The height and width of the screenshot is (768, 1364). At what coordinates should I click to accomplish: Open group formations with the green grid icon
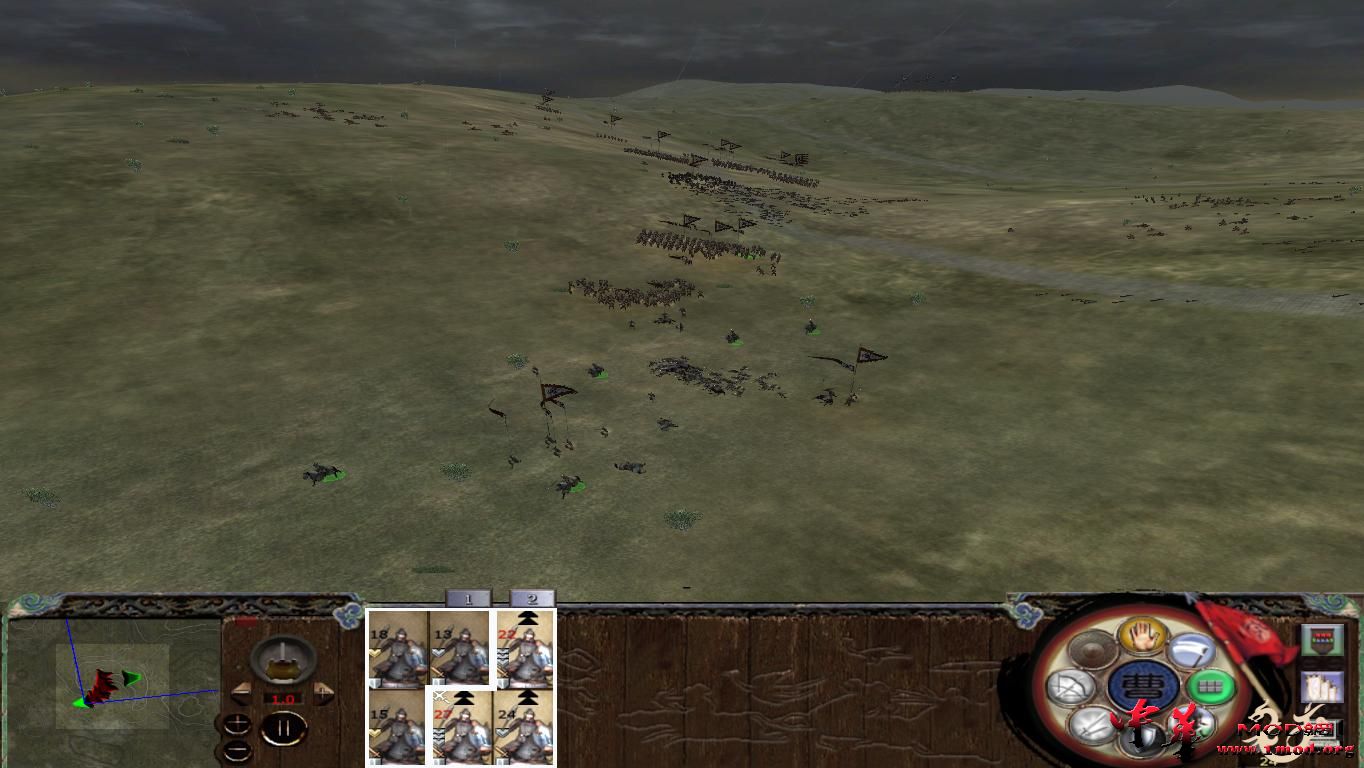point(1209,686)
